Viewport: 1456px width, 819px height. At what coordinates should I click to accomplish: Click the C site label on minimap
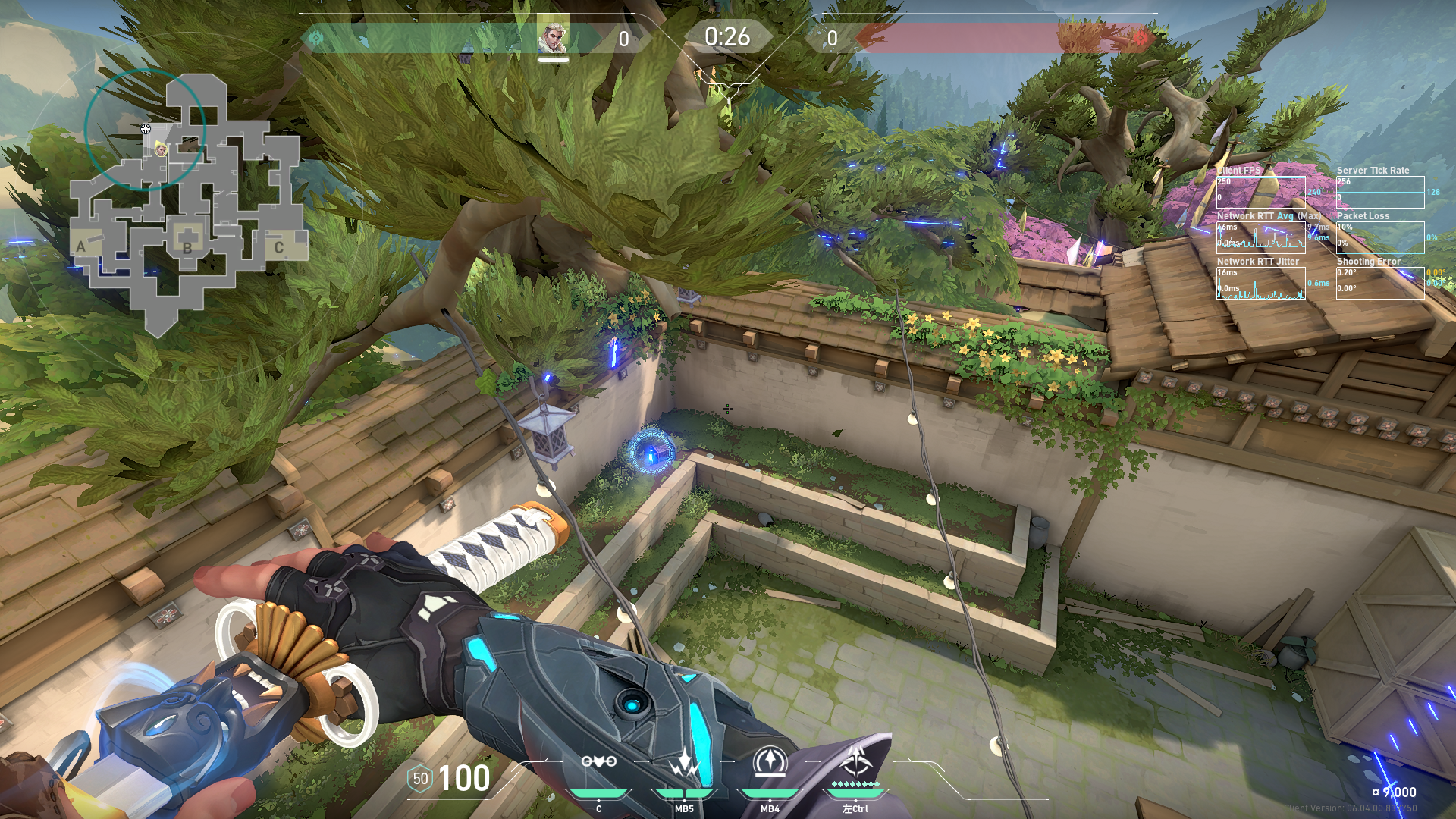point(279,247)
